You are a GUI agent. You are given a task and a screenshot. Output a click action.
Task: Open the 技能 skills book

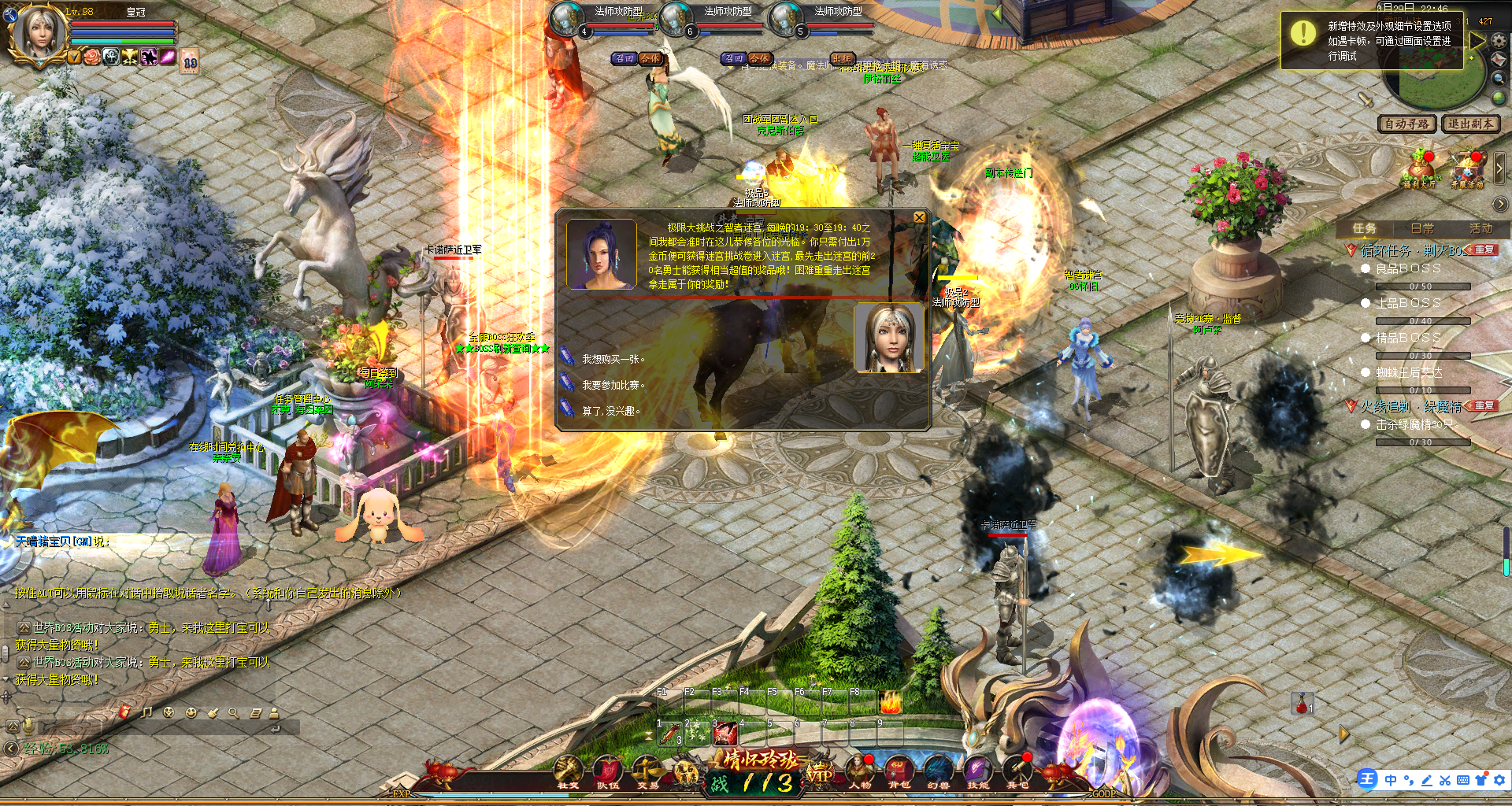pos(977,771)
